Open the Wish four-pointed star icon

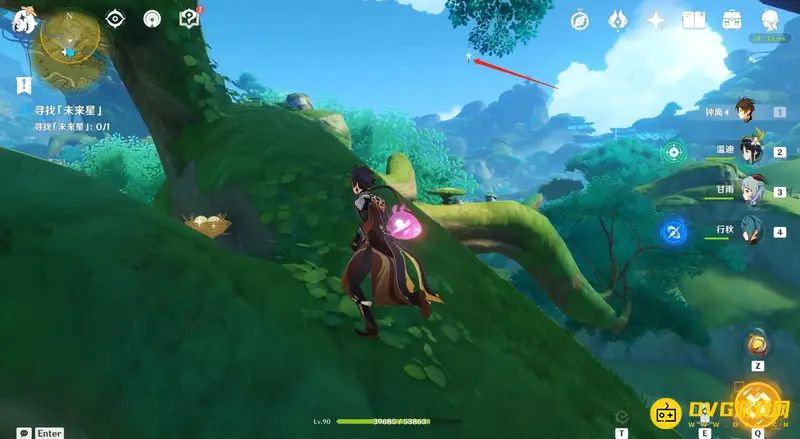656,19
